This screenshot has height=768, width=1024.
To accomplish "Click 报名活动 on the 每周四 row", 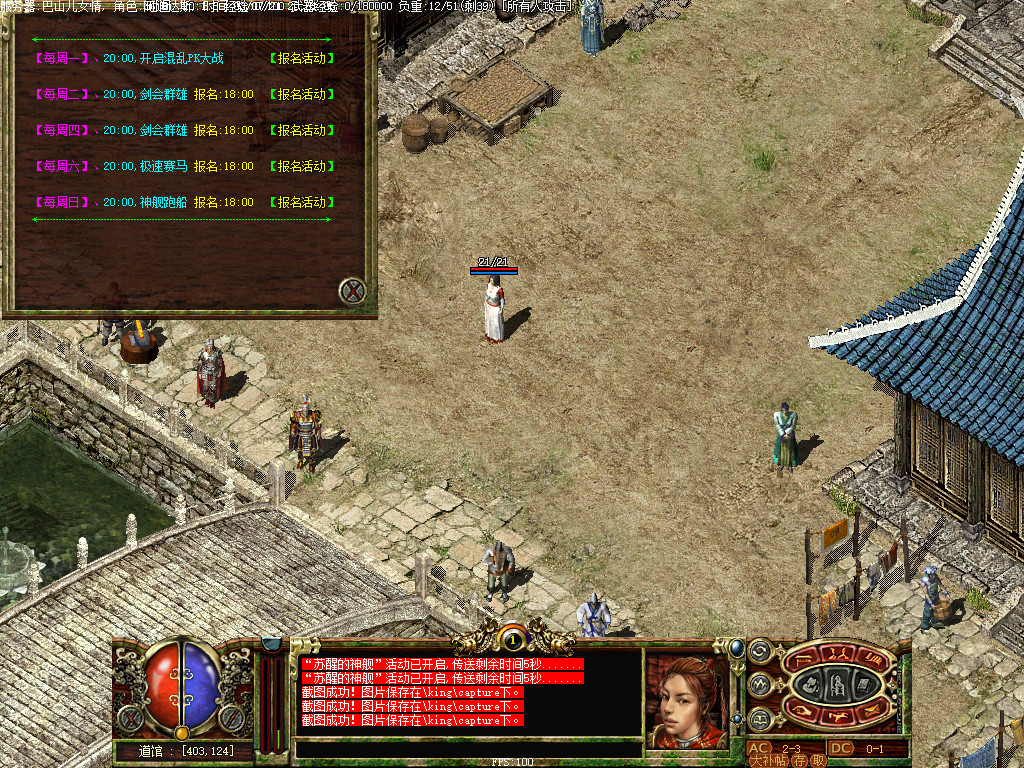I will click(x=302, y=130).
